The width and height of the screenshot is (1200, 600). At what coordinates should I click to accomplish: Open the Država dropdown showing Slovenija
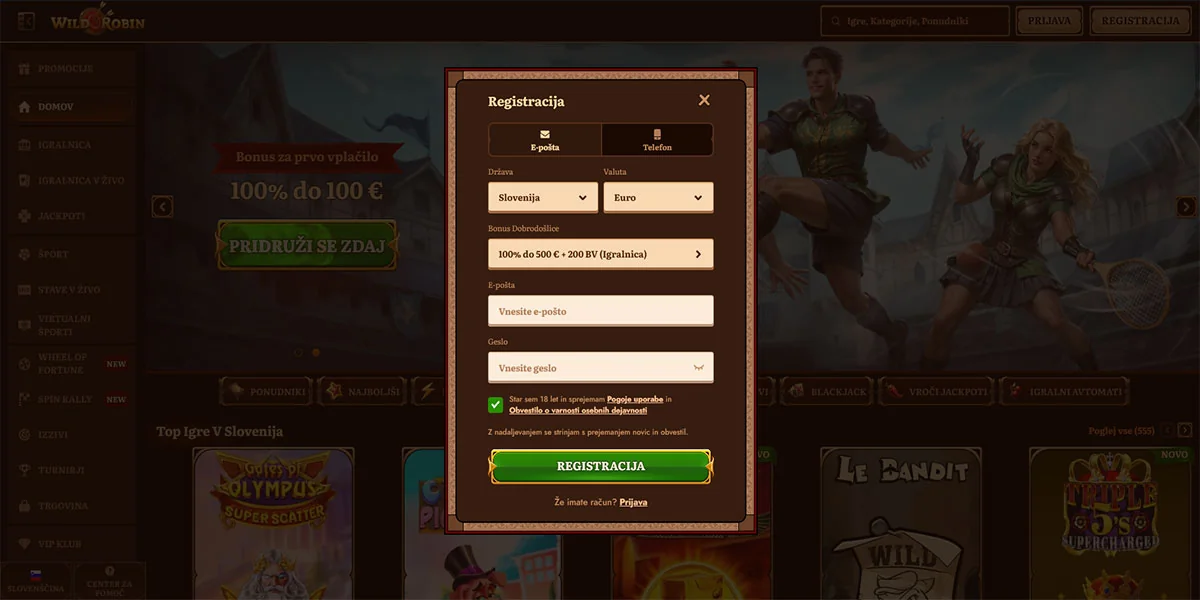(x=543, y=197)
